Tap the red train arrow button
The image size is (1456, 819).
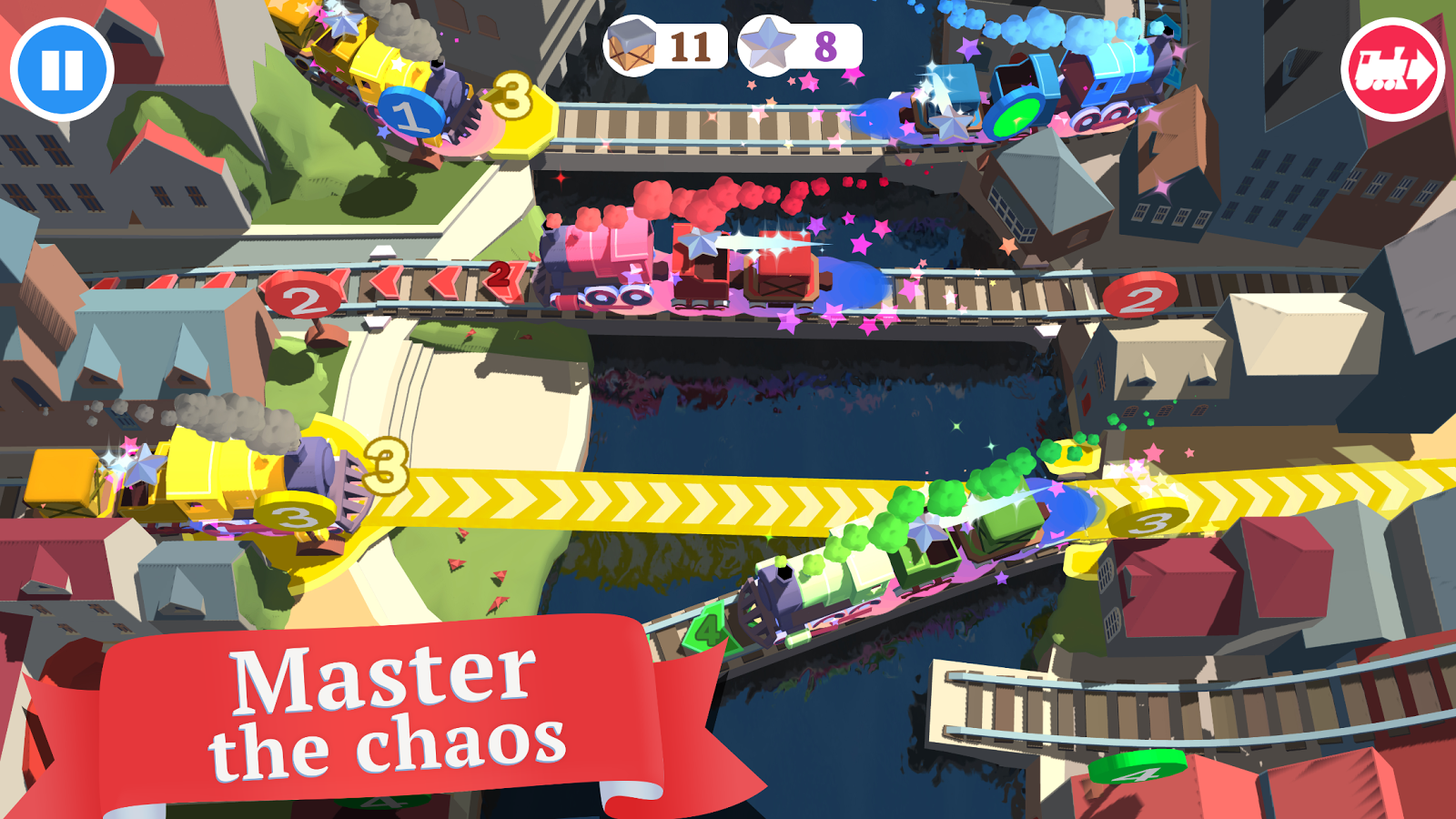point(1393,70)
